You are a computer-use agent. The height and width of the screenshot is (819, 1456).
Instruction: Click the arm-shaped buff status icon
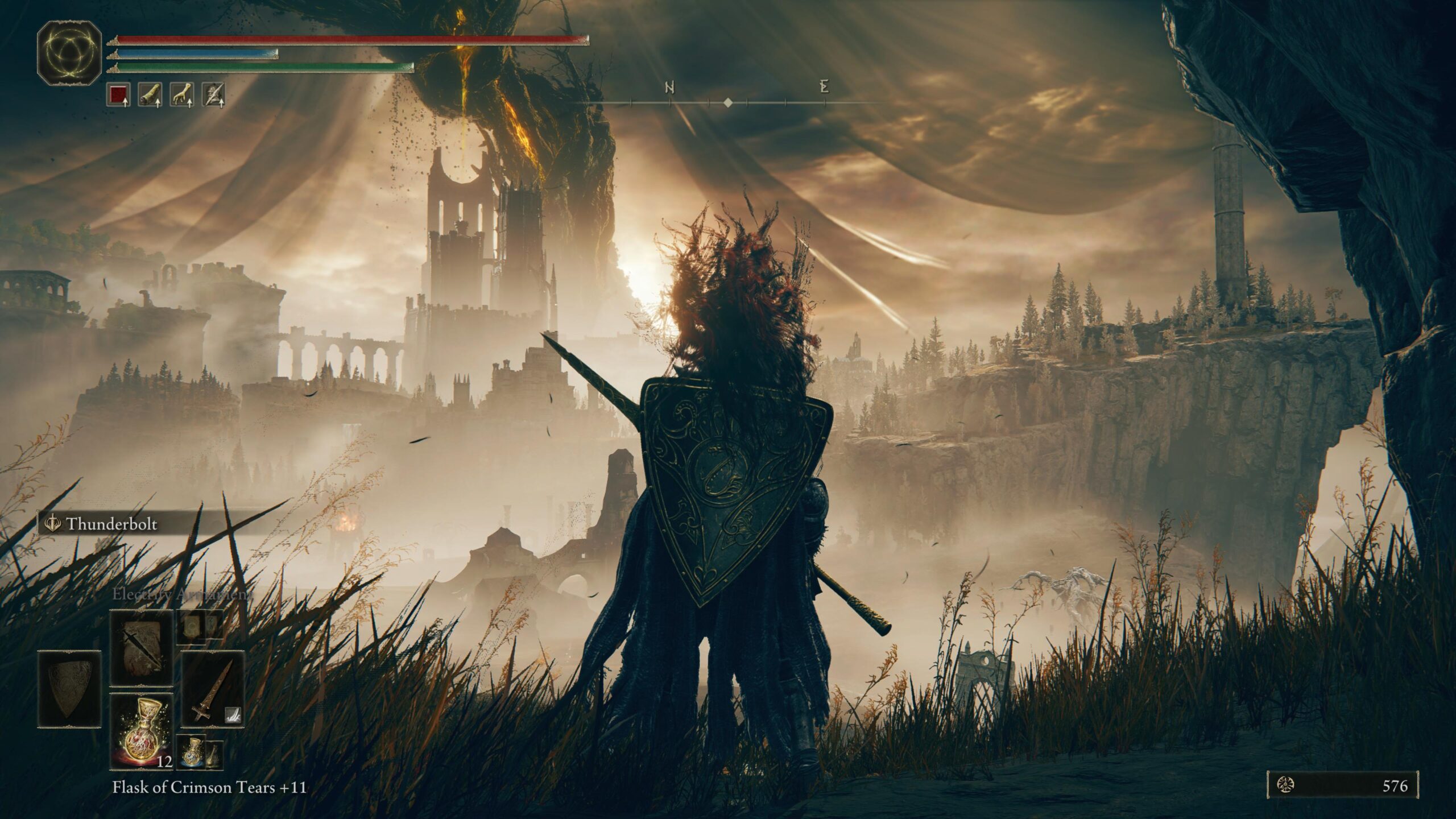pos(150,94)
